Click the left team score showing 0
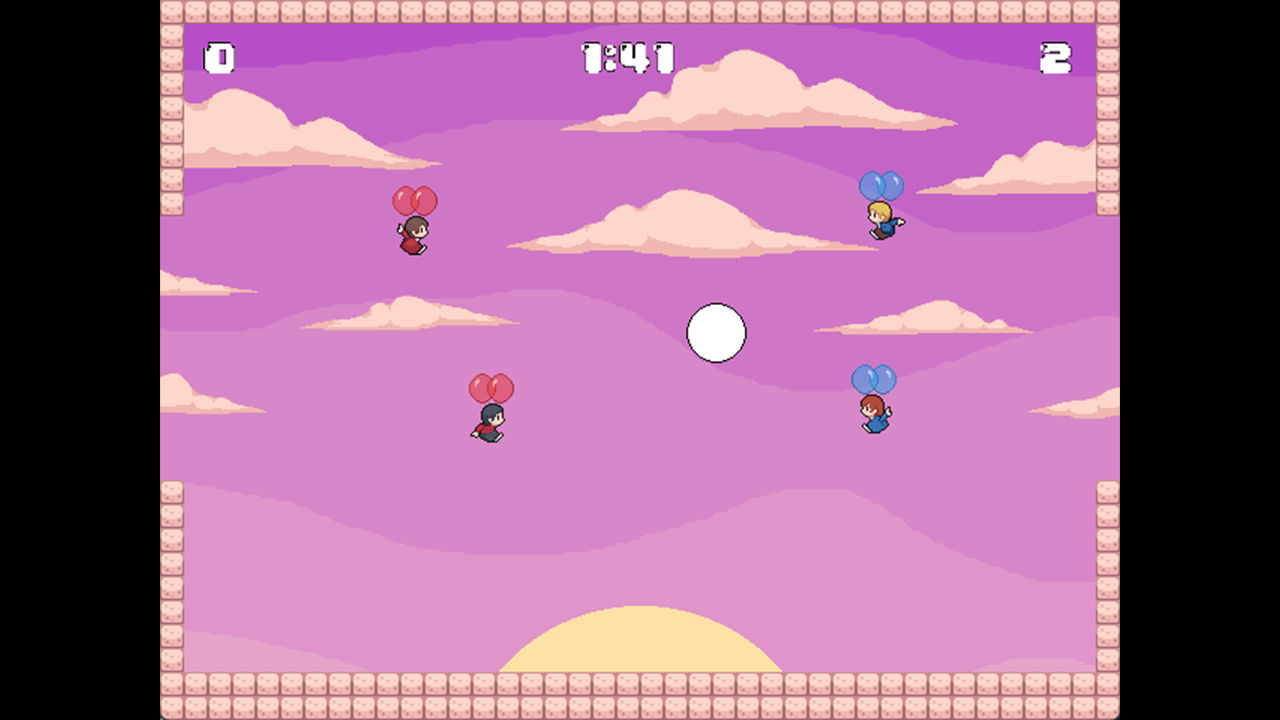This screenshot has width=1280, height=720. (x=219, y=58)
